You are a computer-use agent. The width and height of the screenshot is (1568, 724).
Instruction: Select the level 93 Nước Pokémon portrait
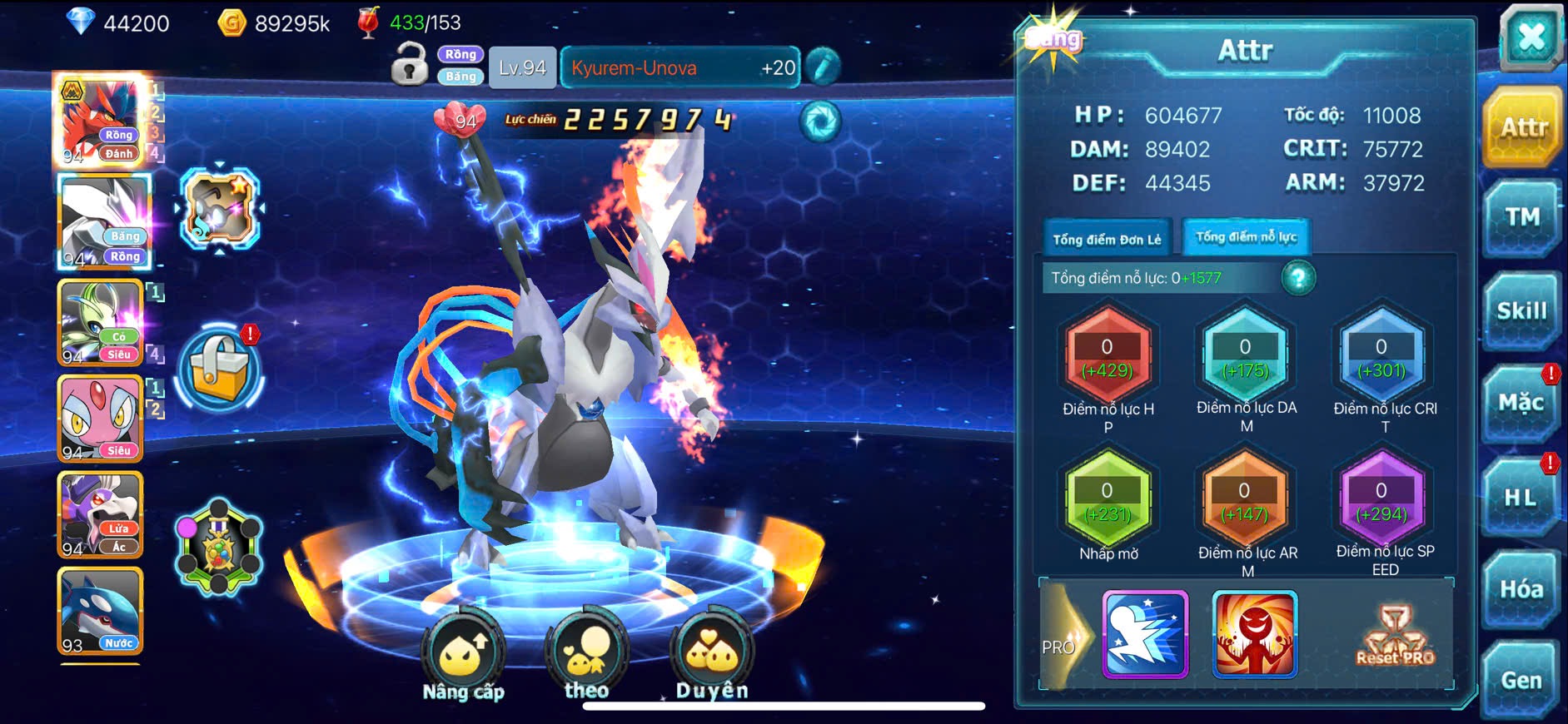tap(100, 612)
